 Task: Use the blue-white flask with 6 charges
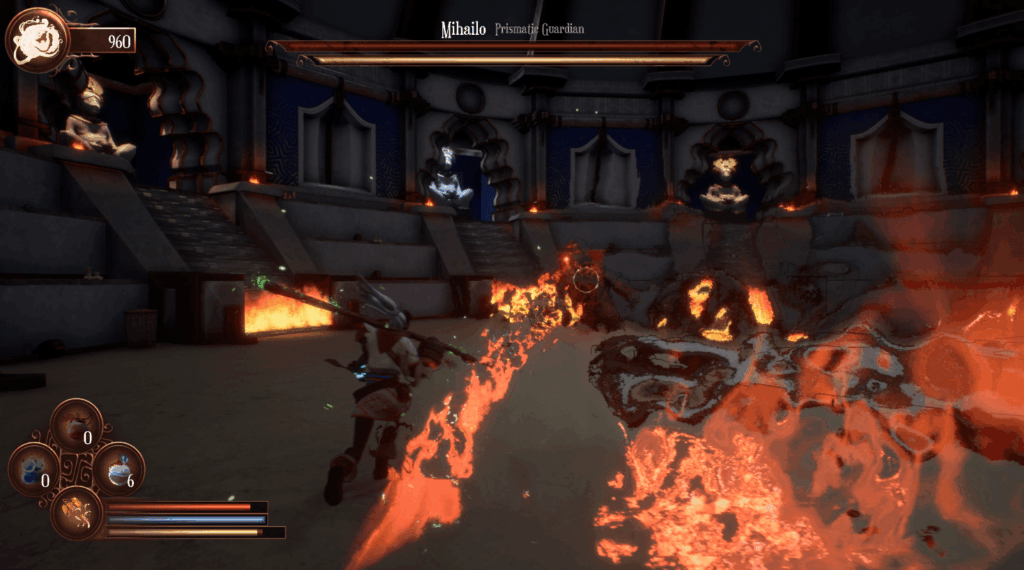(x=119, y=467)
